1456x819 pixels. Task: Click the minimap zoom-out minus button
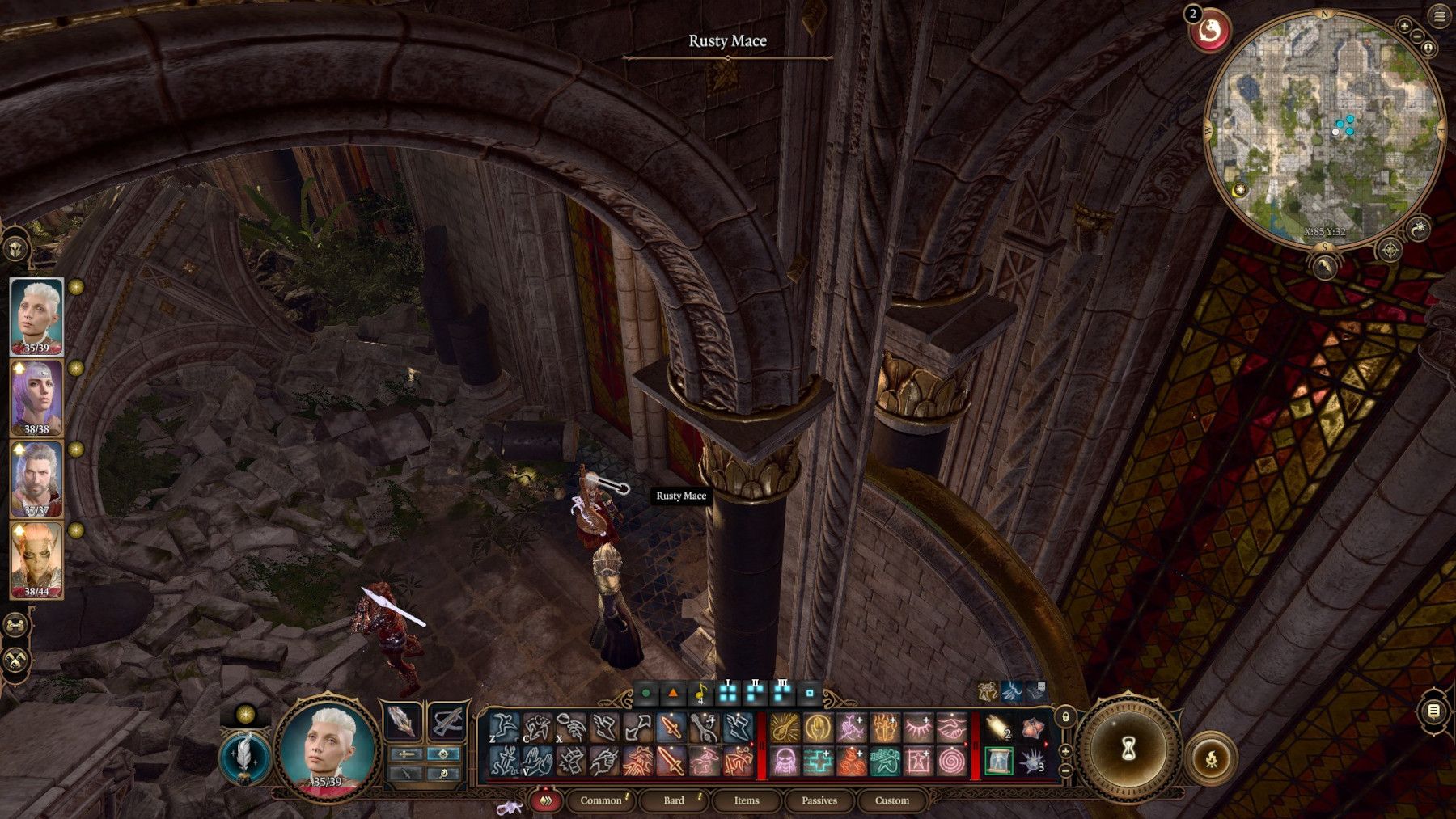click(x=1417, y=37)
